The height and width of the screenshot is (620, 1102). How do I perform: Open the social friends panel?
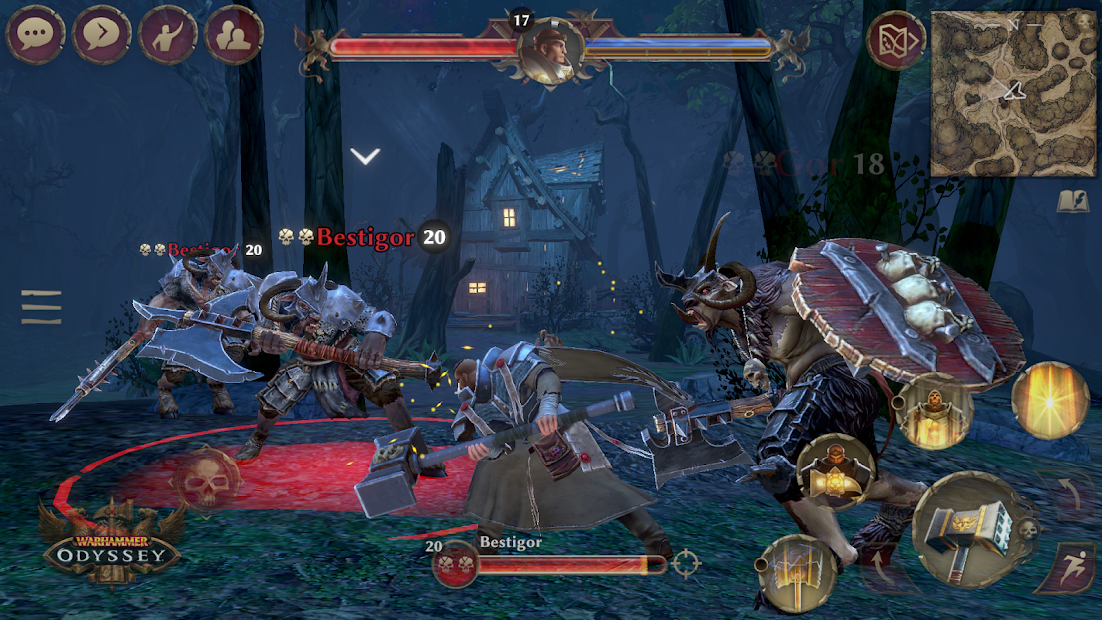pyautogui.click(x=235, y=35)
